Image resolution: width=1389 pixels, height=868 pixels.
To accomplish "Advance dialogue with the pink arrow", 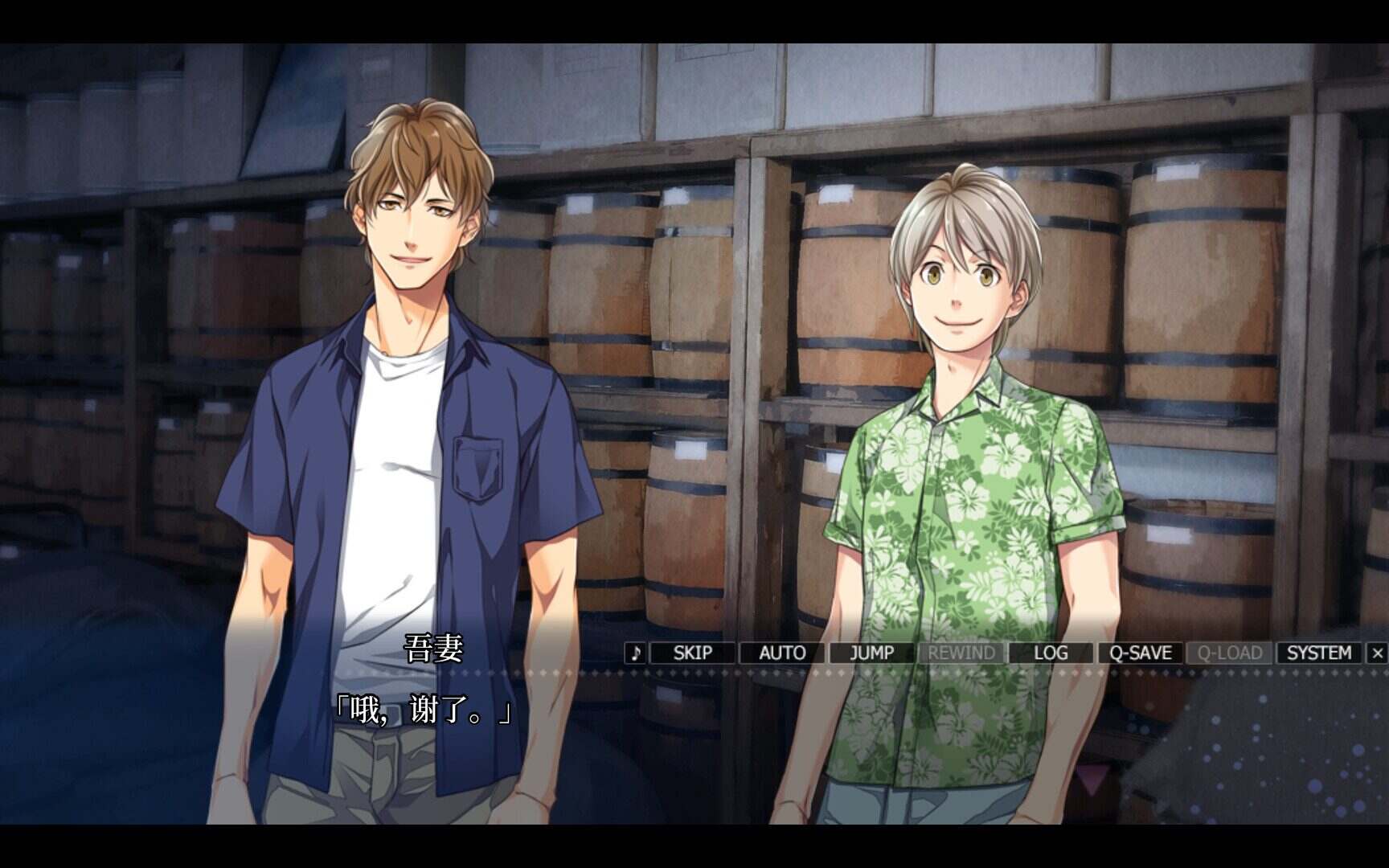I will [x=1092, y=778].
